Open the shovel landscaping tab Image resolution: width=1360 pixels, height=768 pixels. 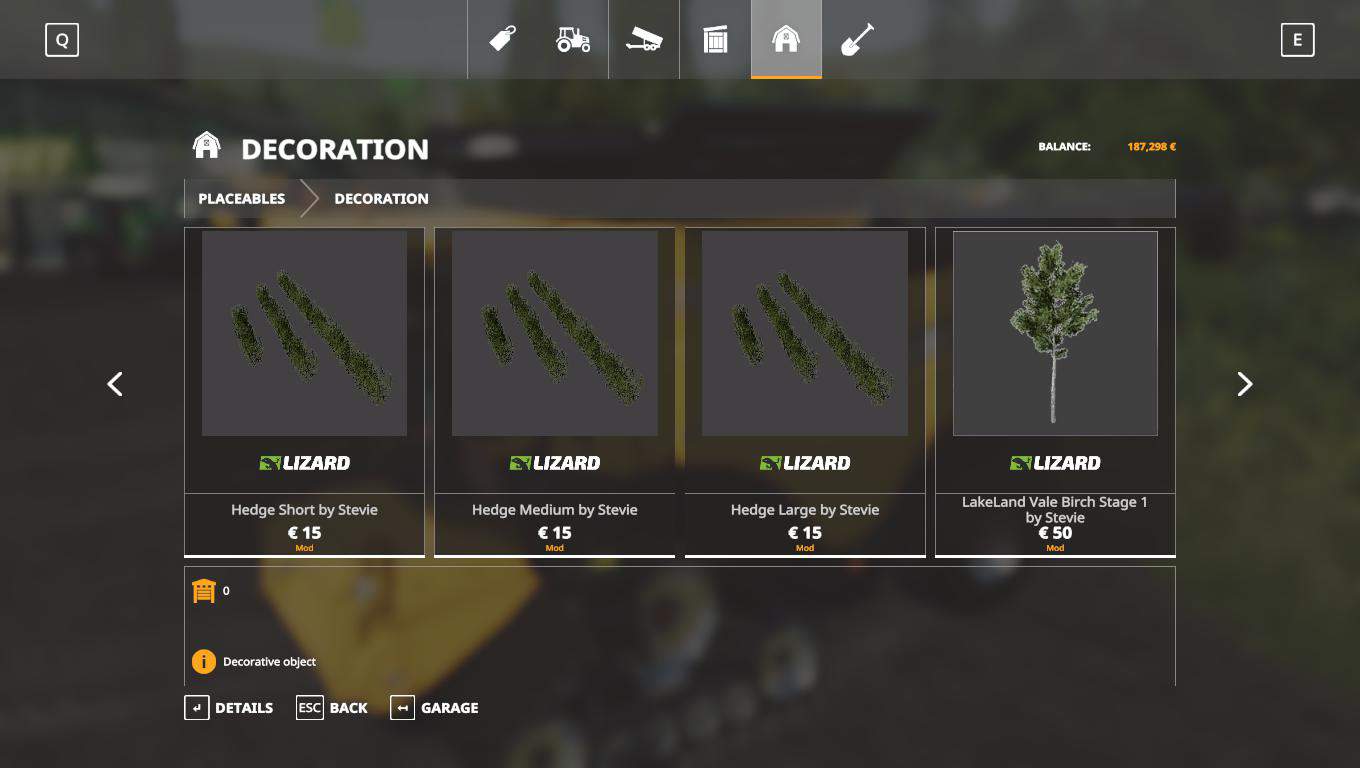click(857, 40)
